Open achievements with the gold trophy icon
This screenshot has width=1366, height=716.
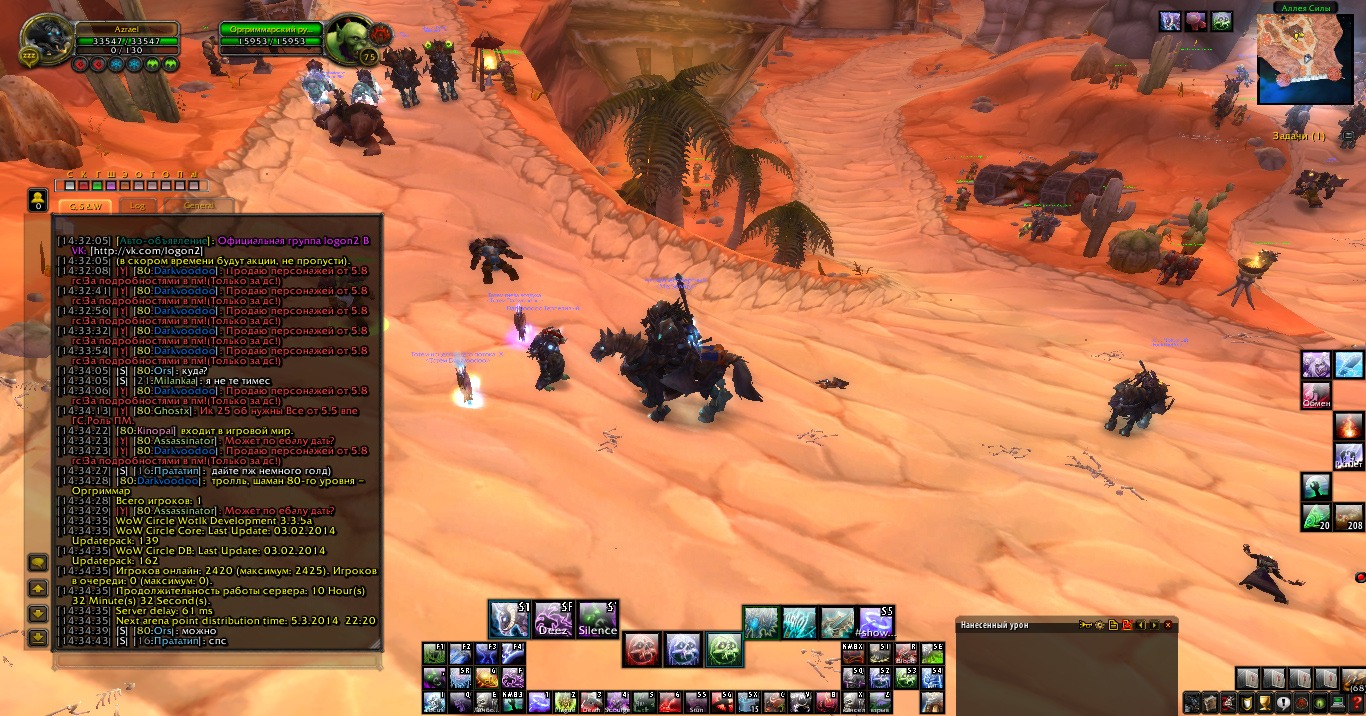point(1264,703)
